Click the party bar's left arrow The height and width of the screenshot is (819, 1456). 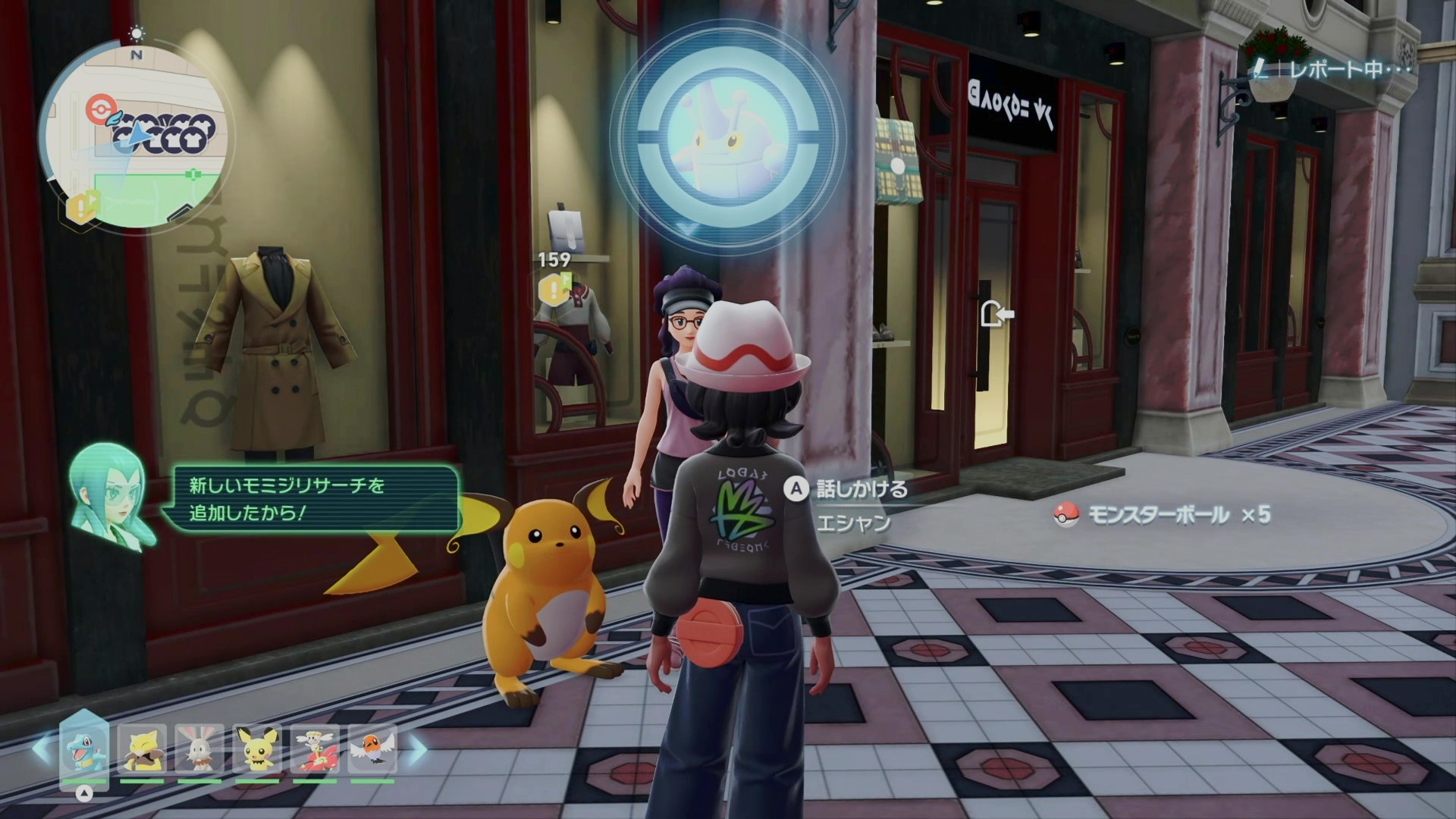[42, 749]
